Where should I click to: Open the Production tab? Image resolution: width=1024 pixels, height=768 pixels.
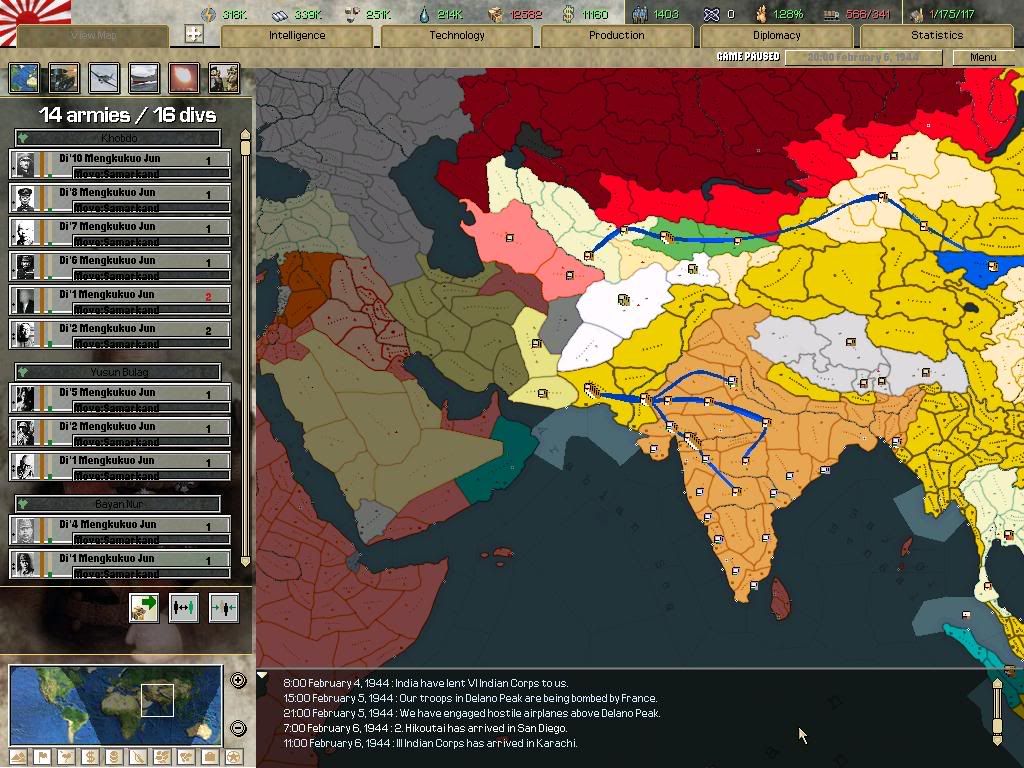617,35
